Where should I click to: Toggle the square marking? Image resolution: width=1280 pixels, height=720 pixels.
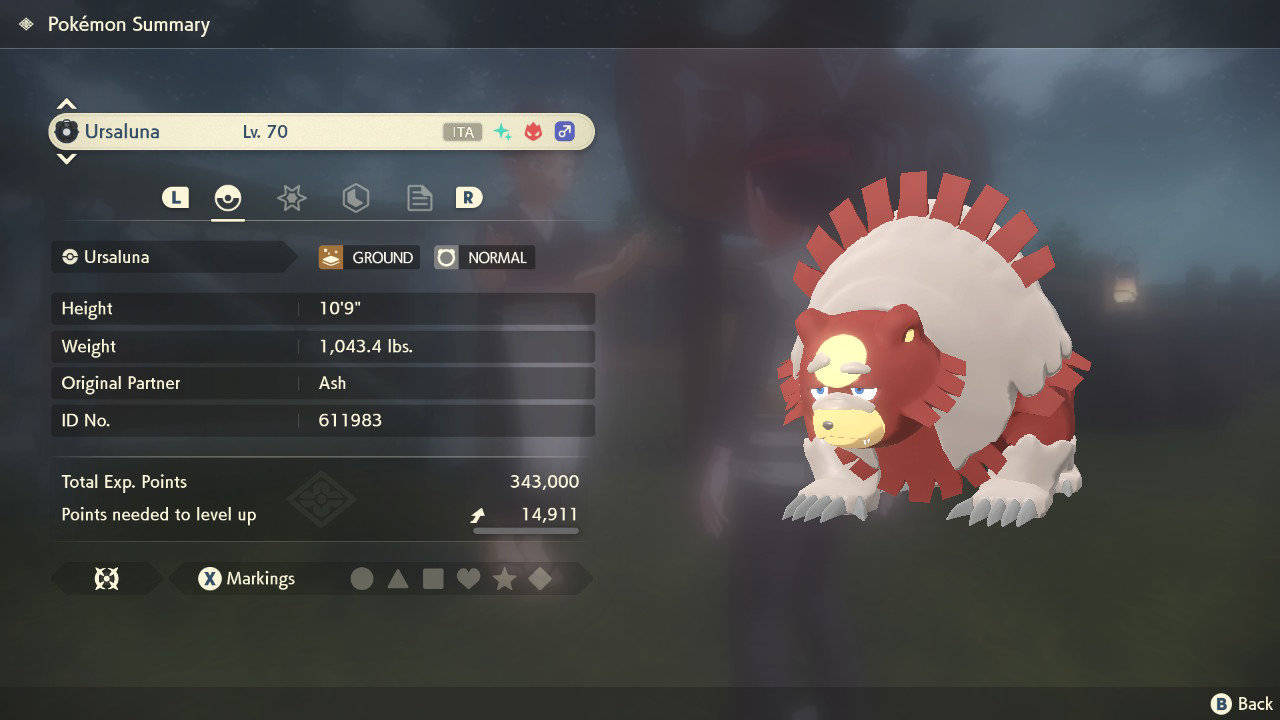coord(433,579)
